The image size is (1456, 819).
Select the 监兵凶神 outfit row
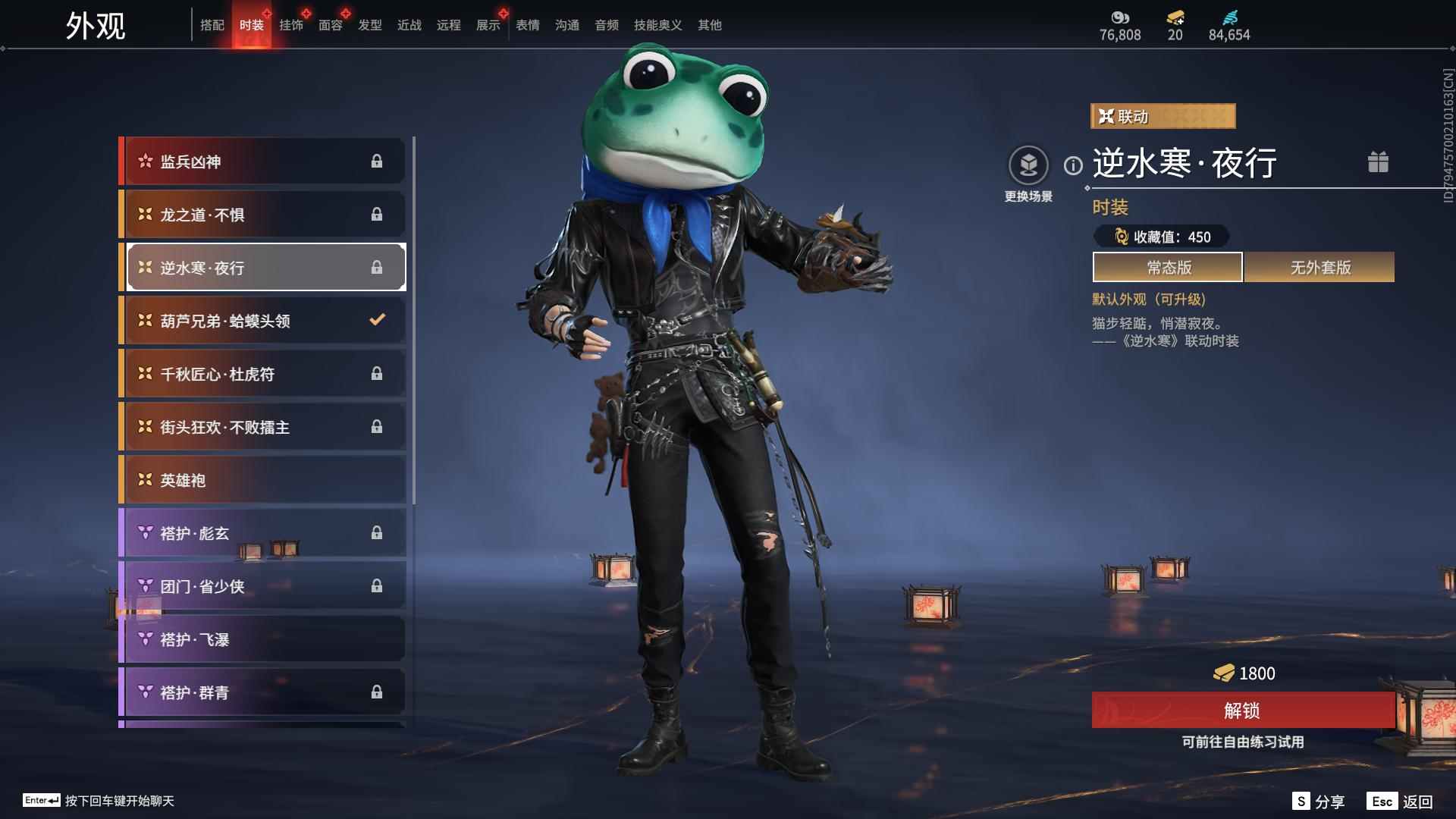click(x=262, y=162)
